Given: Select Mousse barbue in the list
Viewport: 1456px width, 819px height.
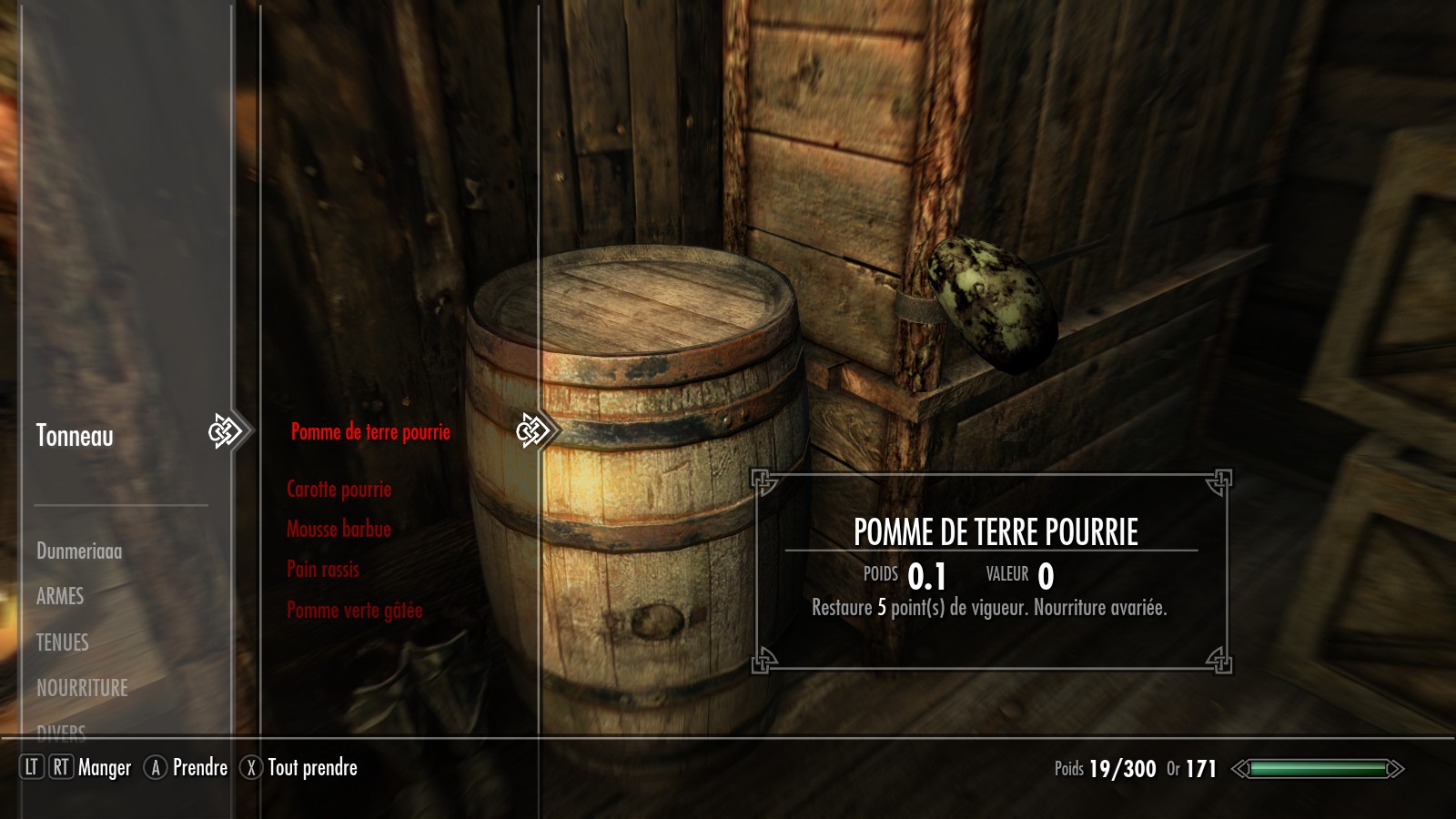Looking at the screenshot, I should pyautogui.click(x=339, y=530).
